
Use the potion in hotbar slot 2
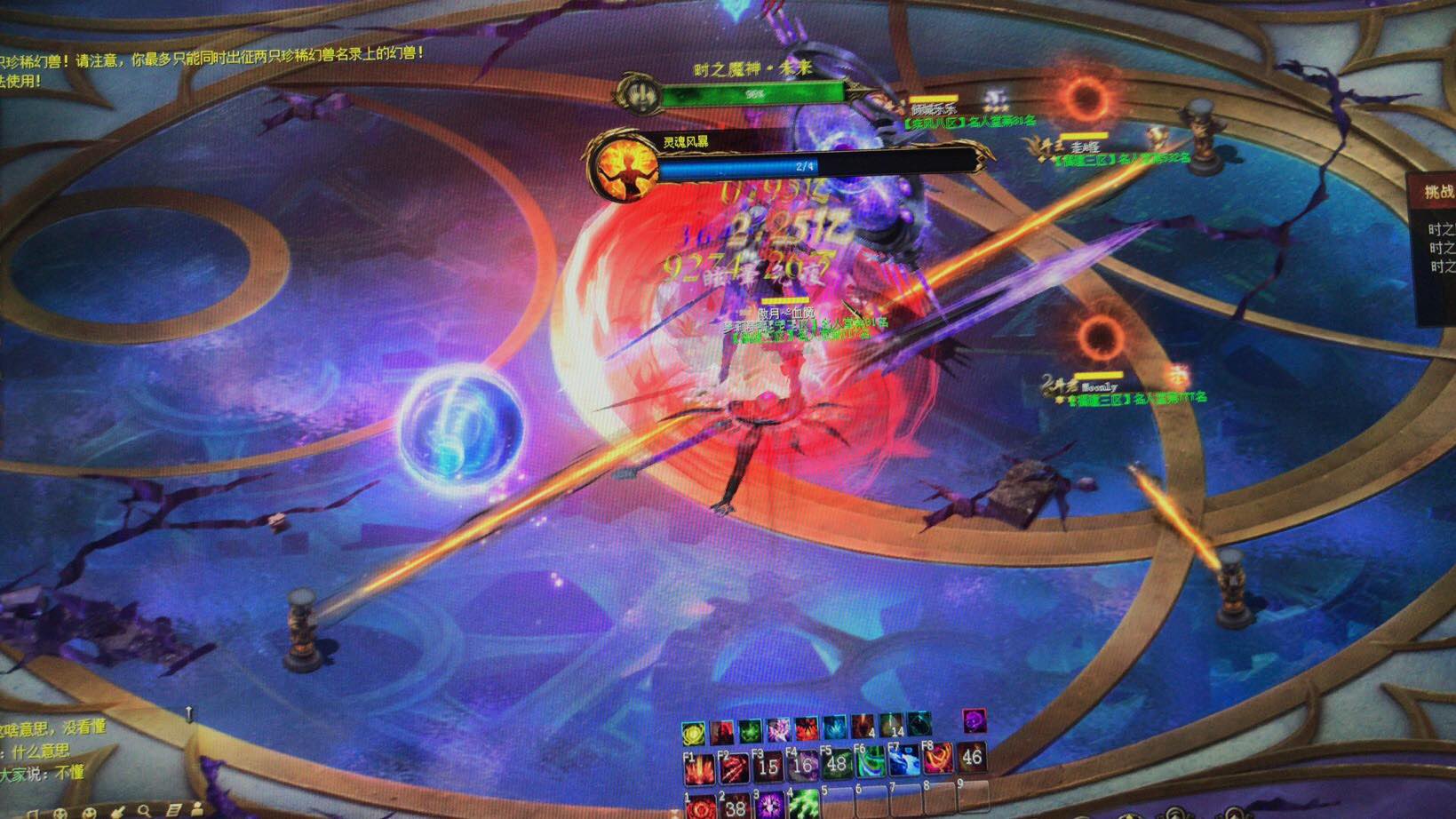(734, 806)
